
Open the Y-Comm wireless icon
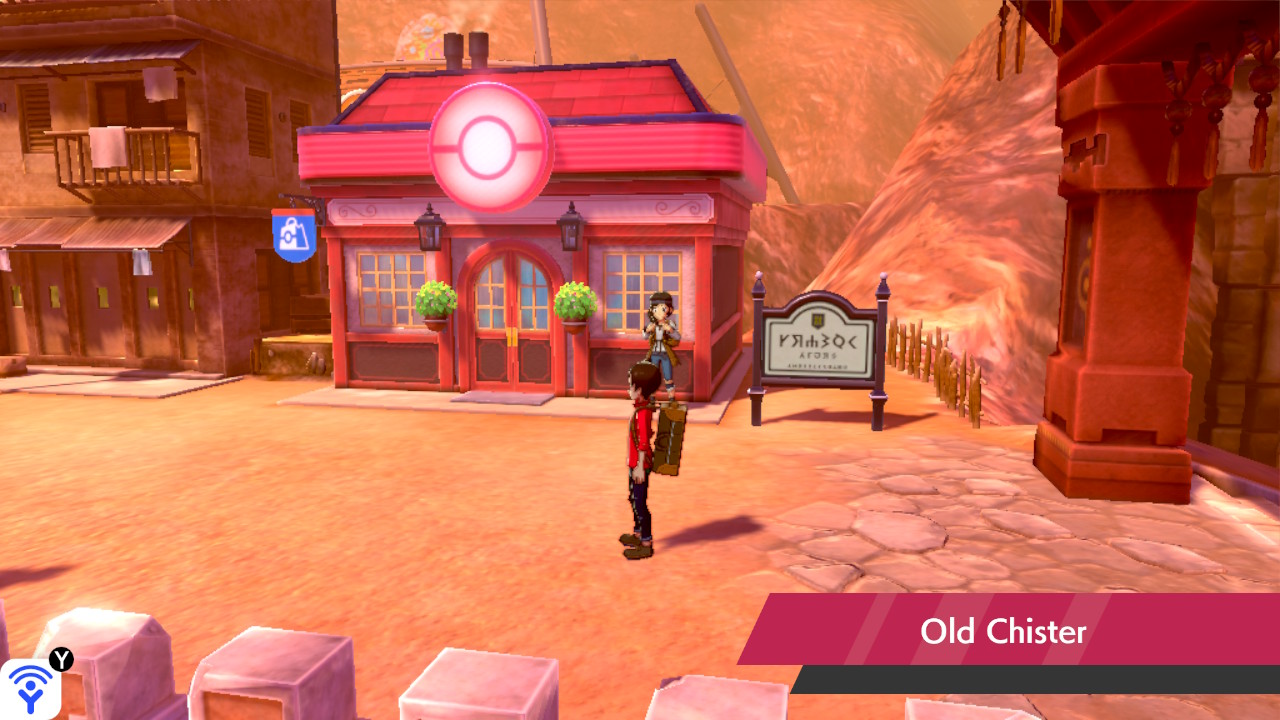pyautogui.click(x=30, y=688)
